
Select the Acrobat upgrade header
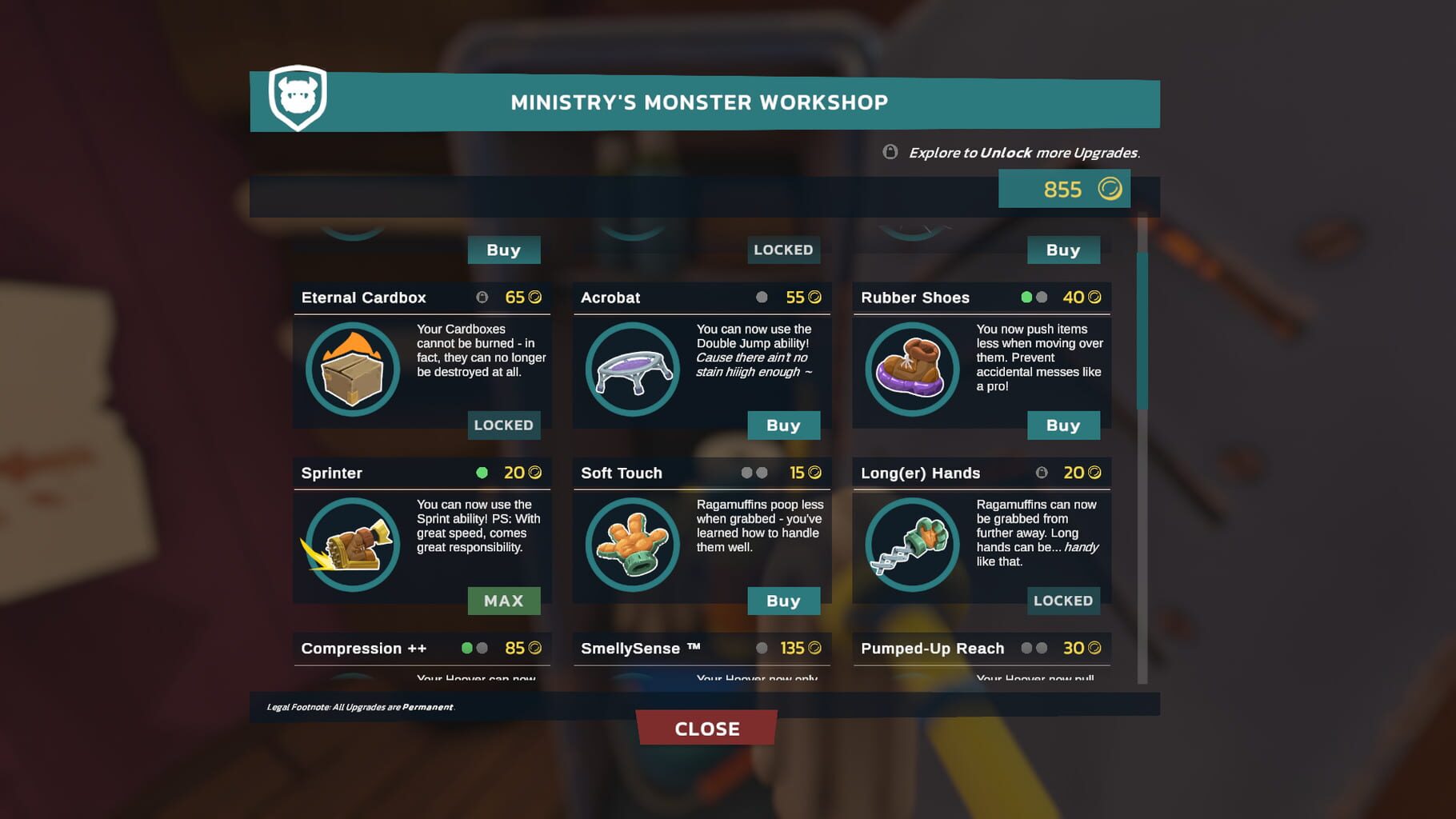[x=611, y=297]
